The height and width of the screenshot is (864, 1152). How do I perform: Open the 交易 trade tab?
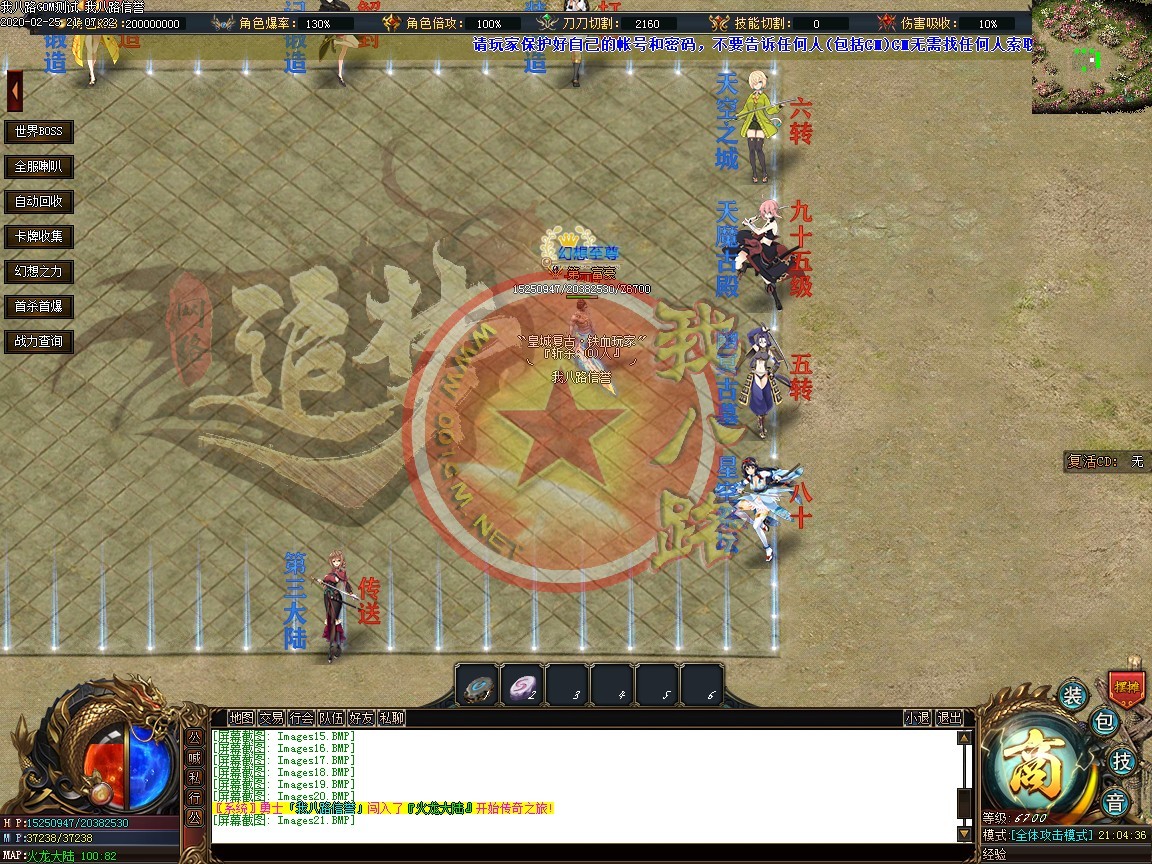tap(271, 718)
